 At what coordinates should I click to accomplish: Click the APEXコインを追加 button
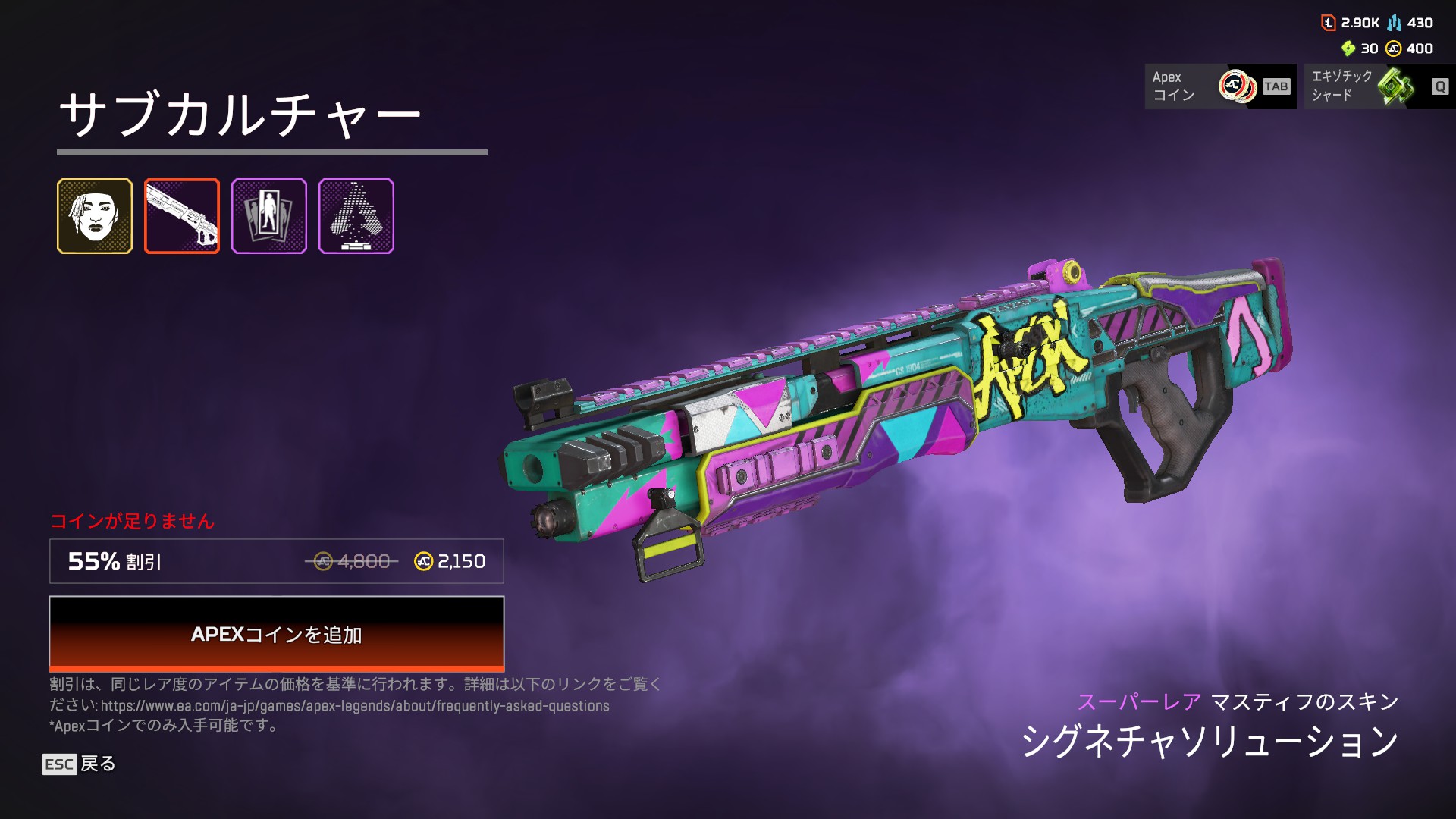277,634
